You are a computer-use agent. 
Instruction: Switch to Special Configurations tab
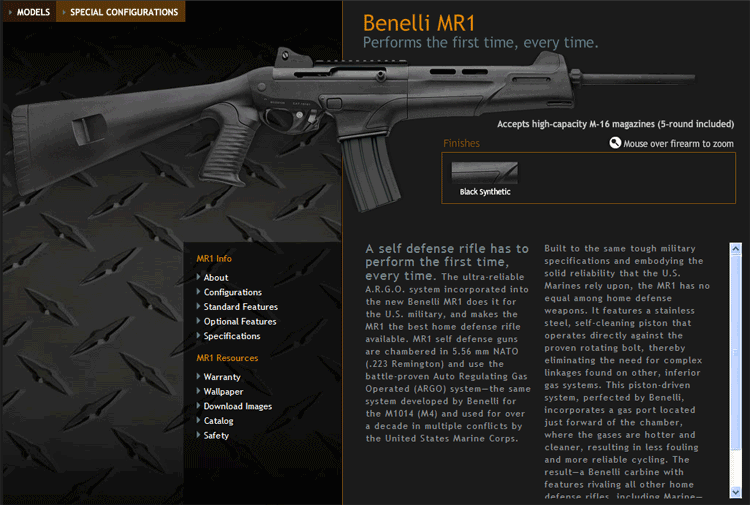(x=124, y=12)
